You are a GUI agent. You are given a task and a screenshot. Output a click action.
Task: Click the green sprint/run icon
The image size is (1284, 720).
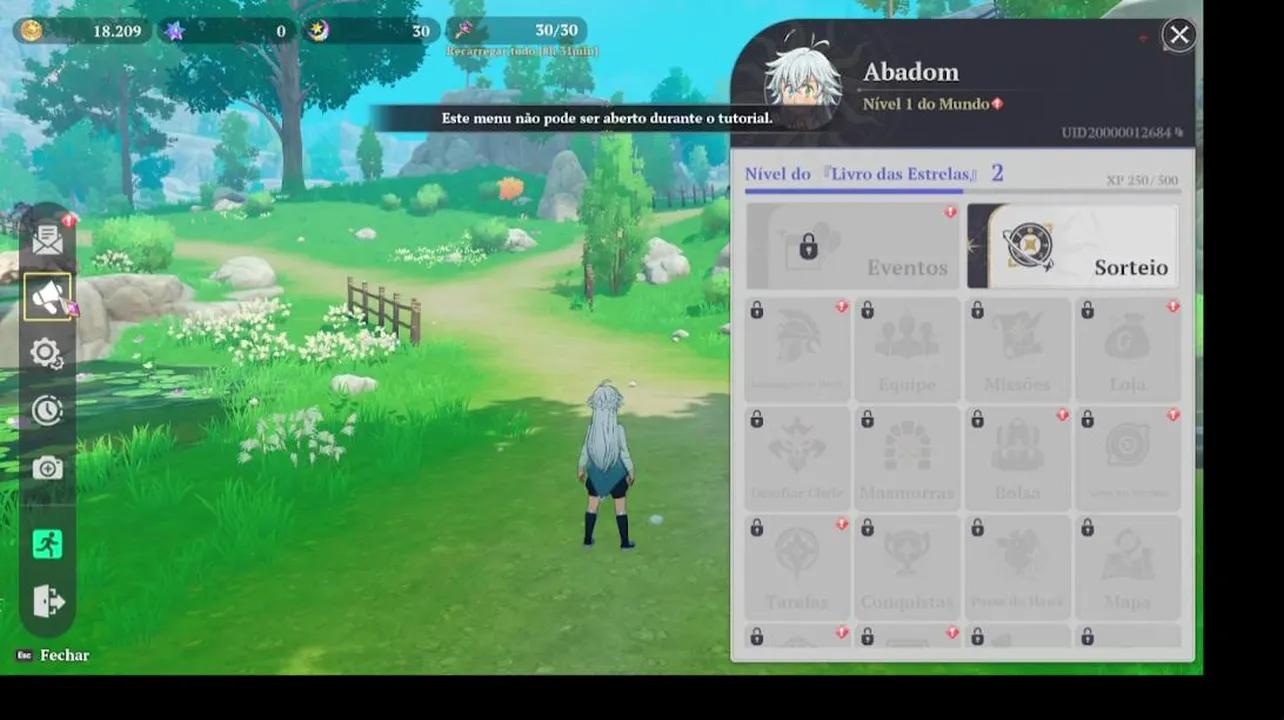(x=47, y=543)
